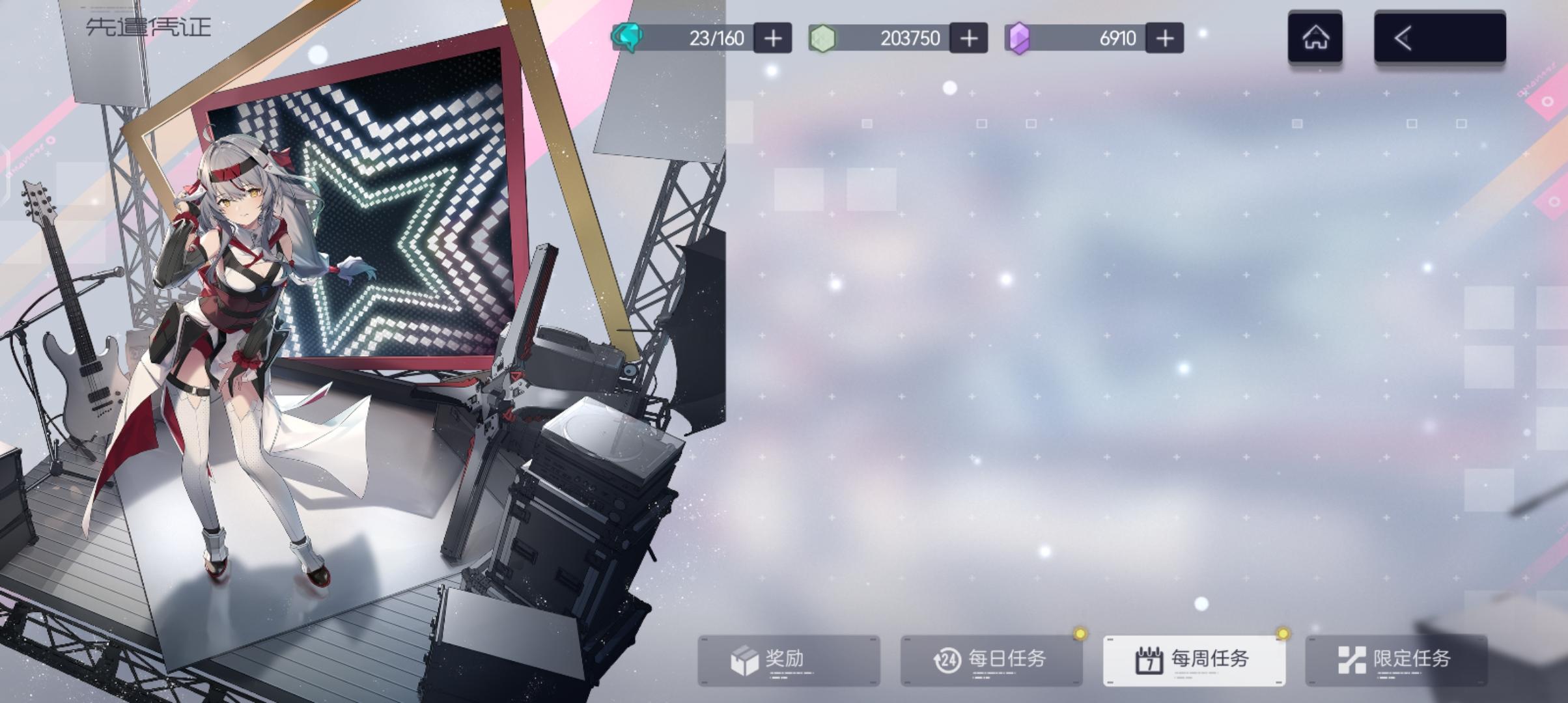Screen dimensions: 1568x703
Task: Add coins with the plus beside 203750
Action: [969, 38]
